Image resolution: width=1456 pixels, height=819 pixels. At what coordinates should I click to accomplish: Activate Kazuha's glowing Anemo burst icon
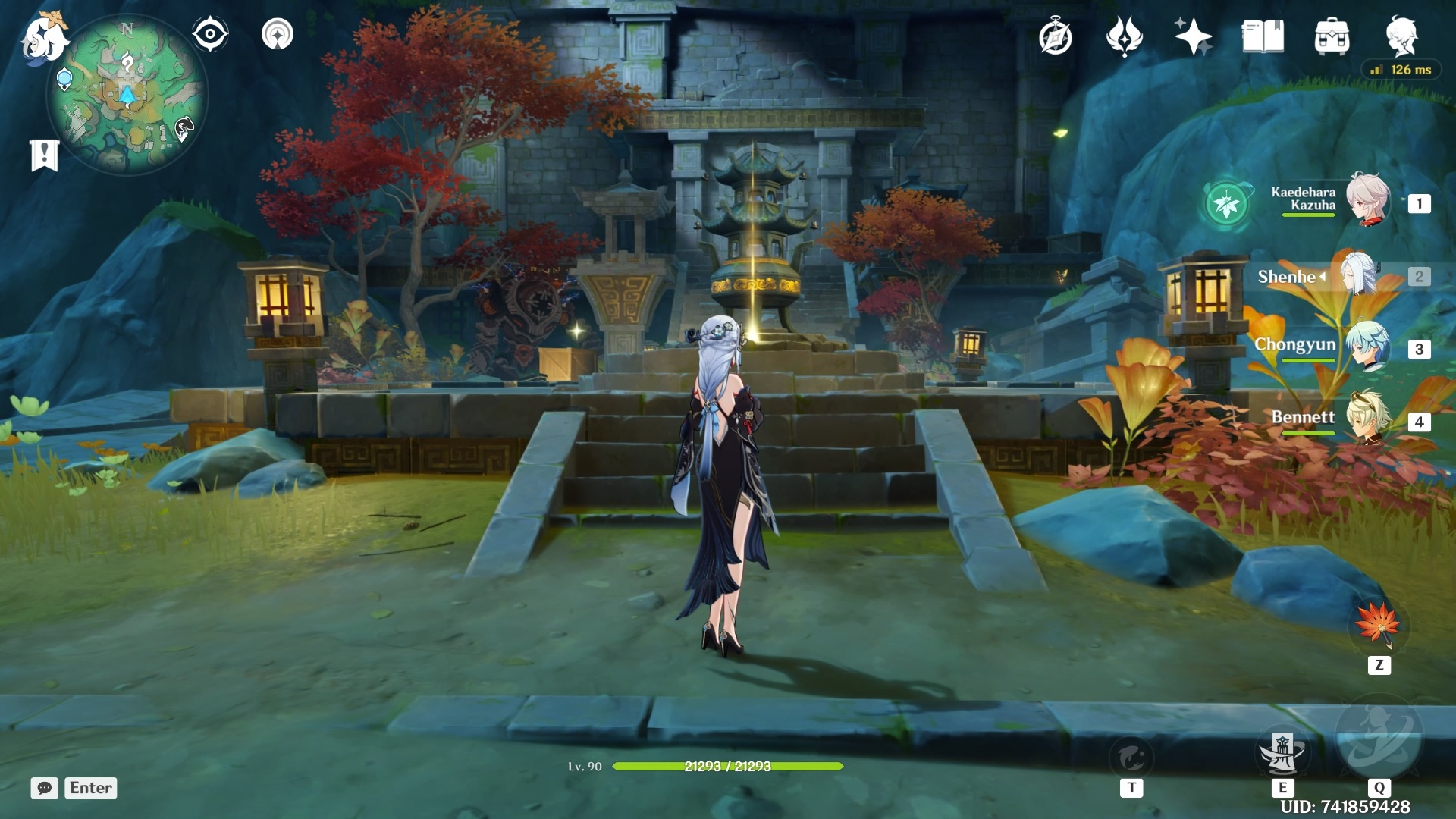[1227, 203]
